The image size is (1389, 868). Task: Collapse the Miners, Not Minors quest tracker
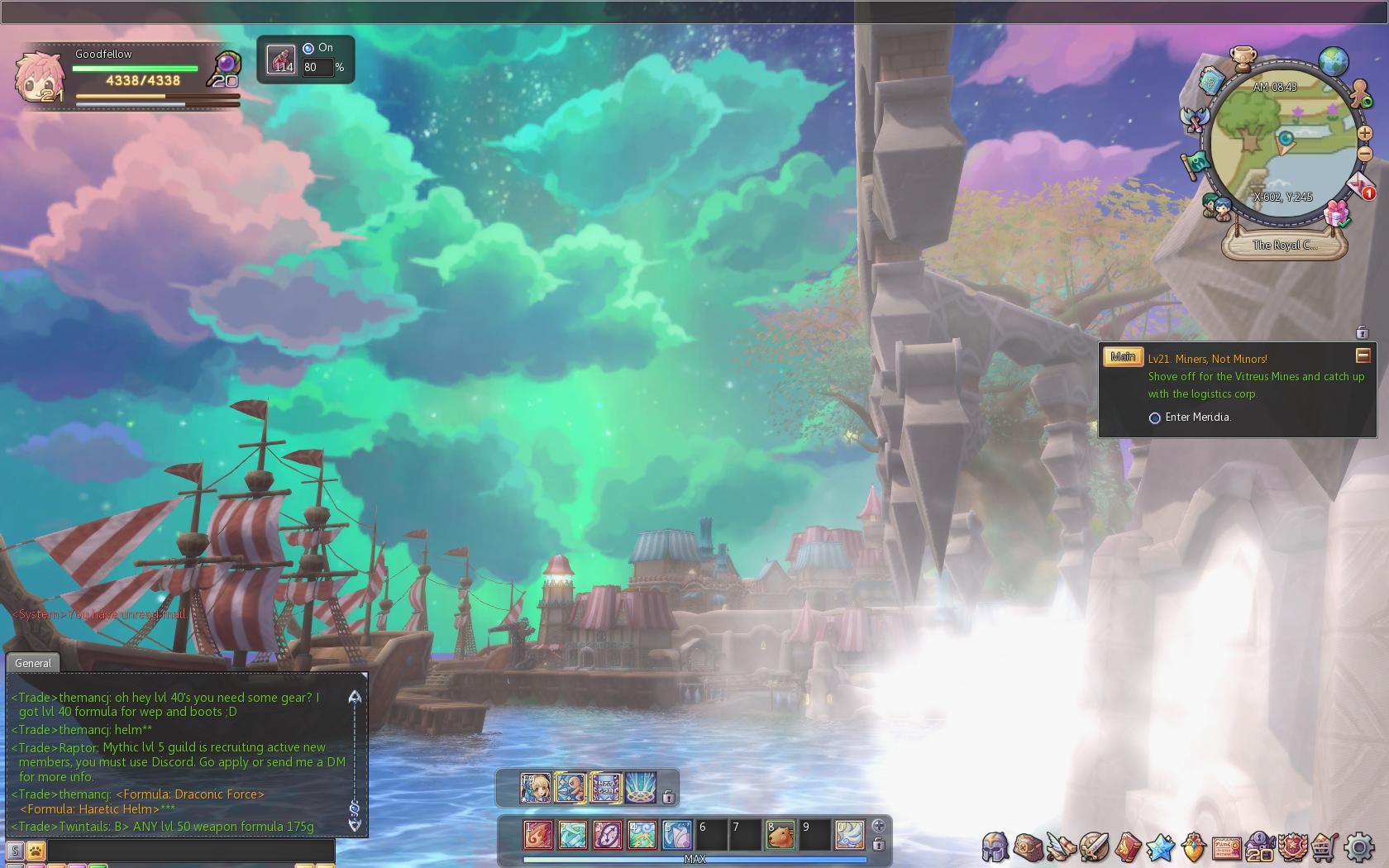coord(1363,355)
